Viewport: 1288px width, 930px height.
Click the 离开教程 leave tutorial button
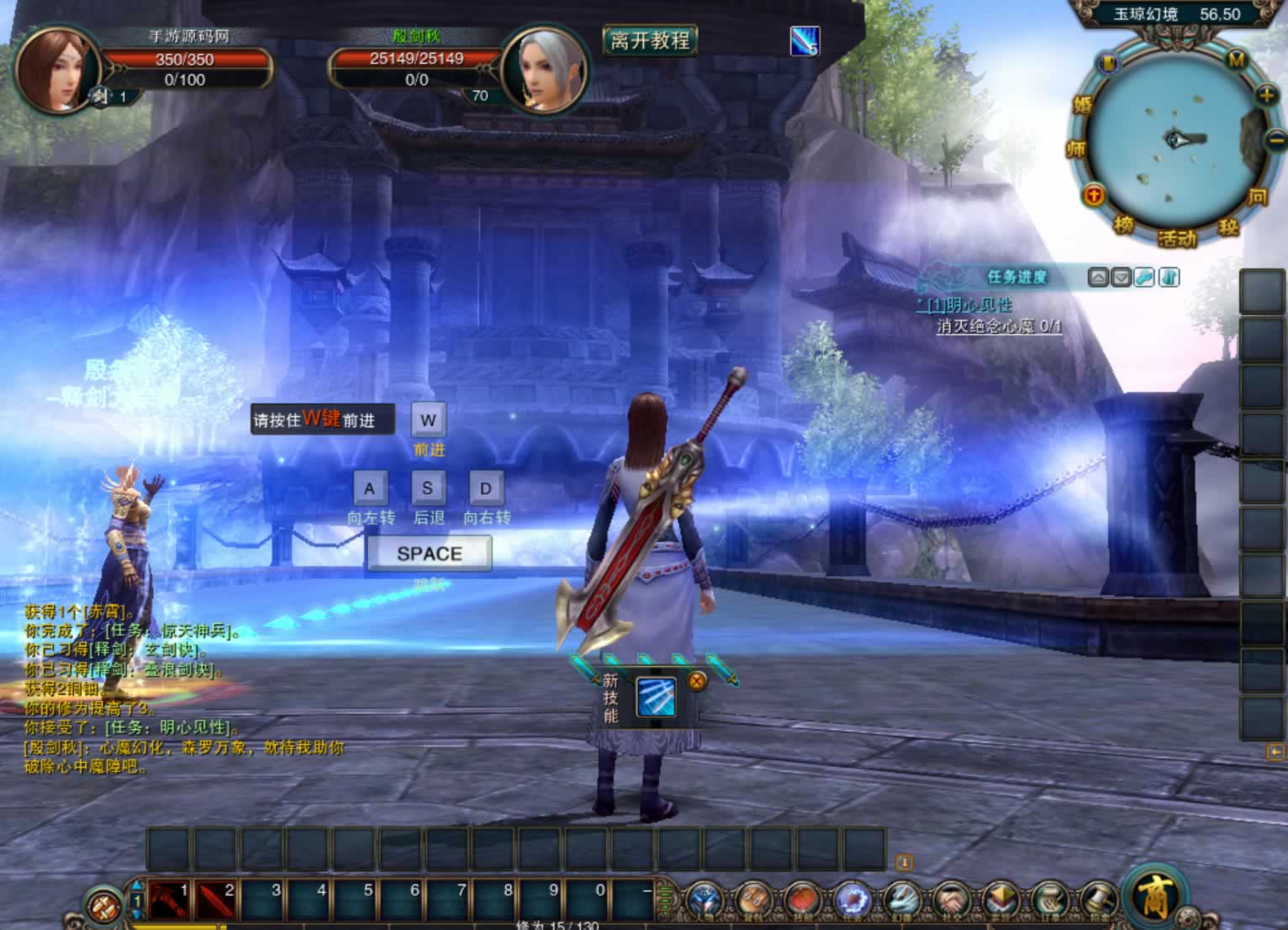point(649,40)
